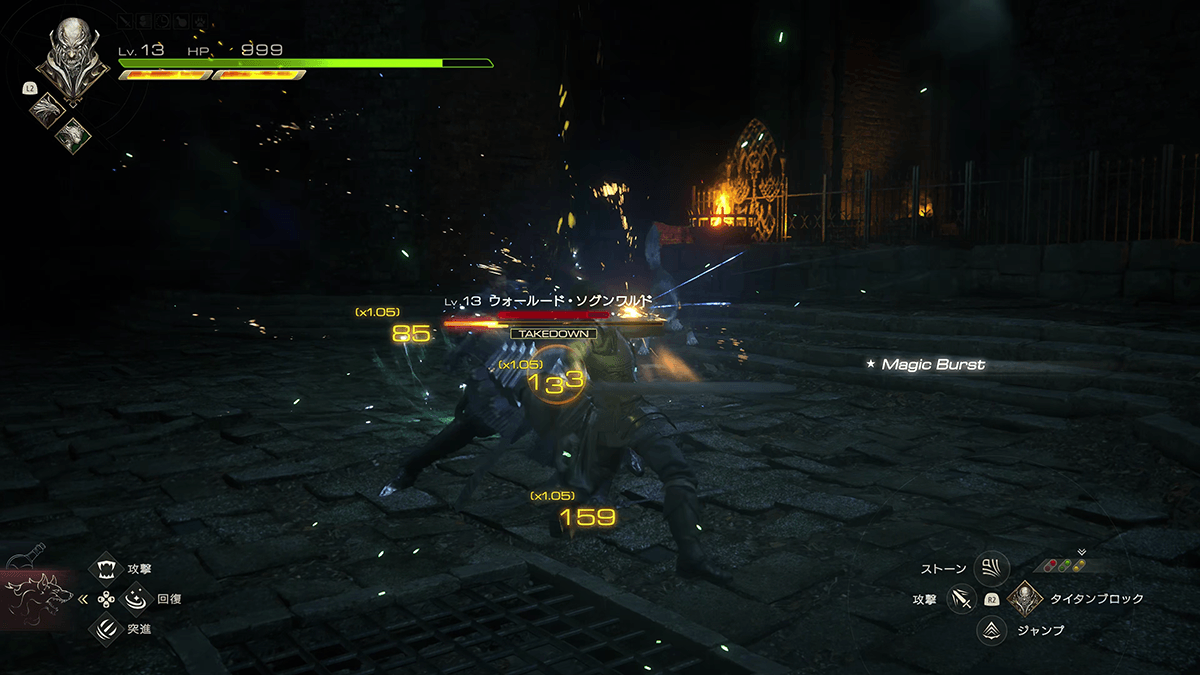Use the sword 攻撃 attack icon

pyautogui.click(x=961, y=599)
